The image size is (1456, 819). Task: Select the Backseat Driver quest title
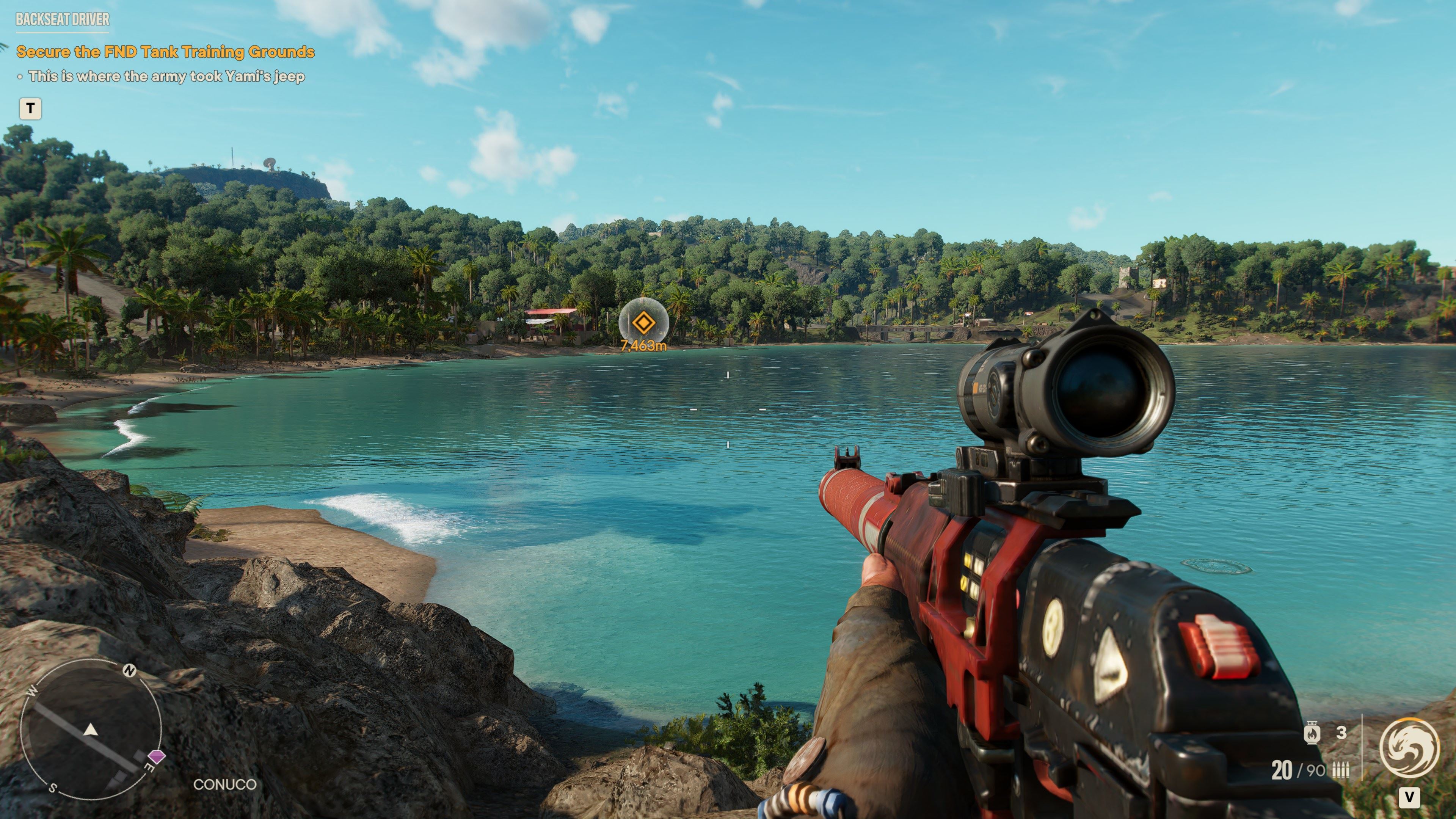point(63,20)
